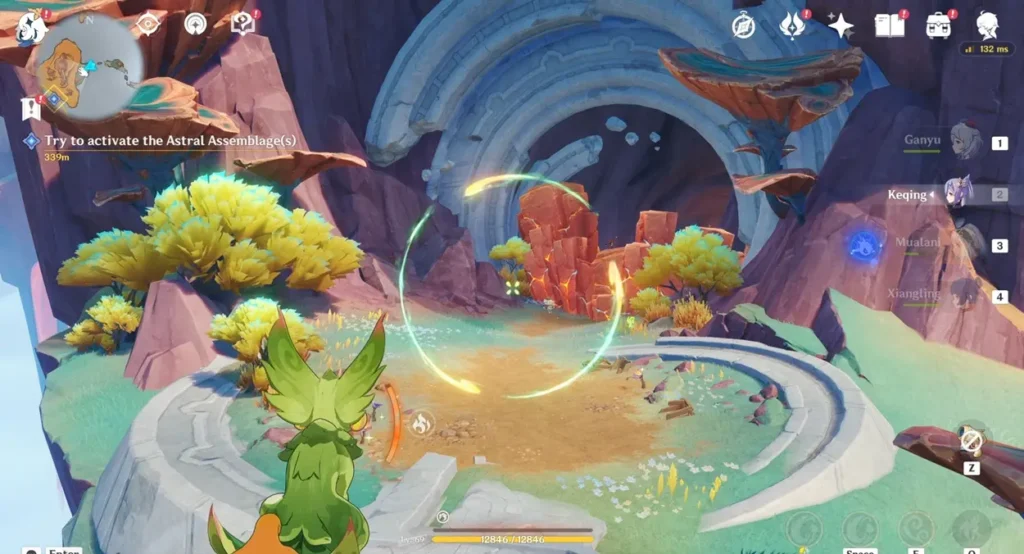Open the Wish sparkle star icon

click(x=841, y=26)
